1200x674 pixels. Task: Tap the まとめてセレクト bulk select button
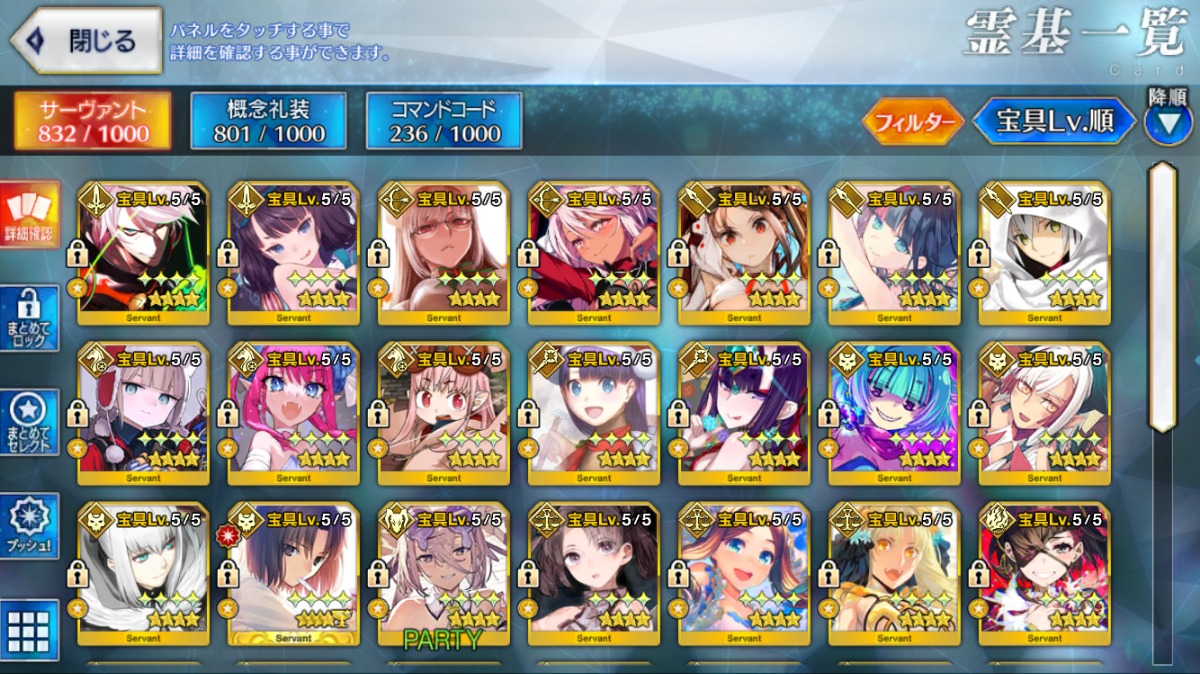point(29,421)
